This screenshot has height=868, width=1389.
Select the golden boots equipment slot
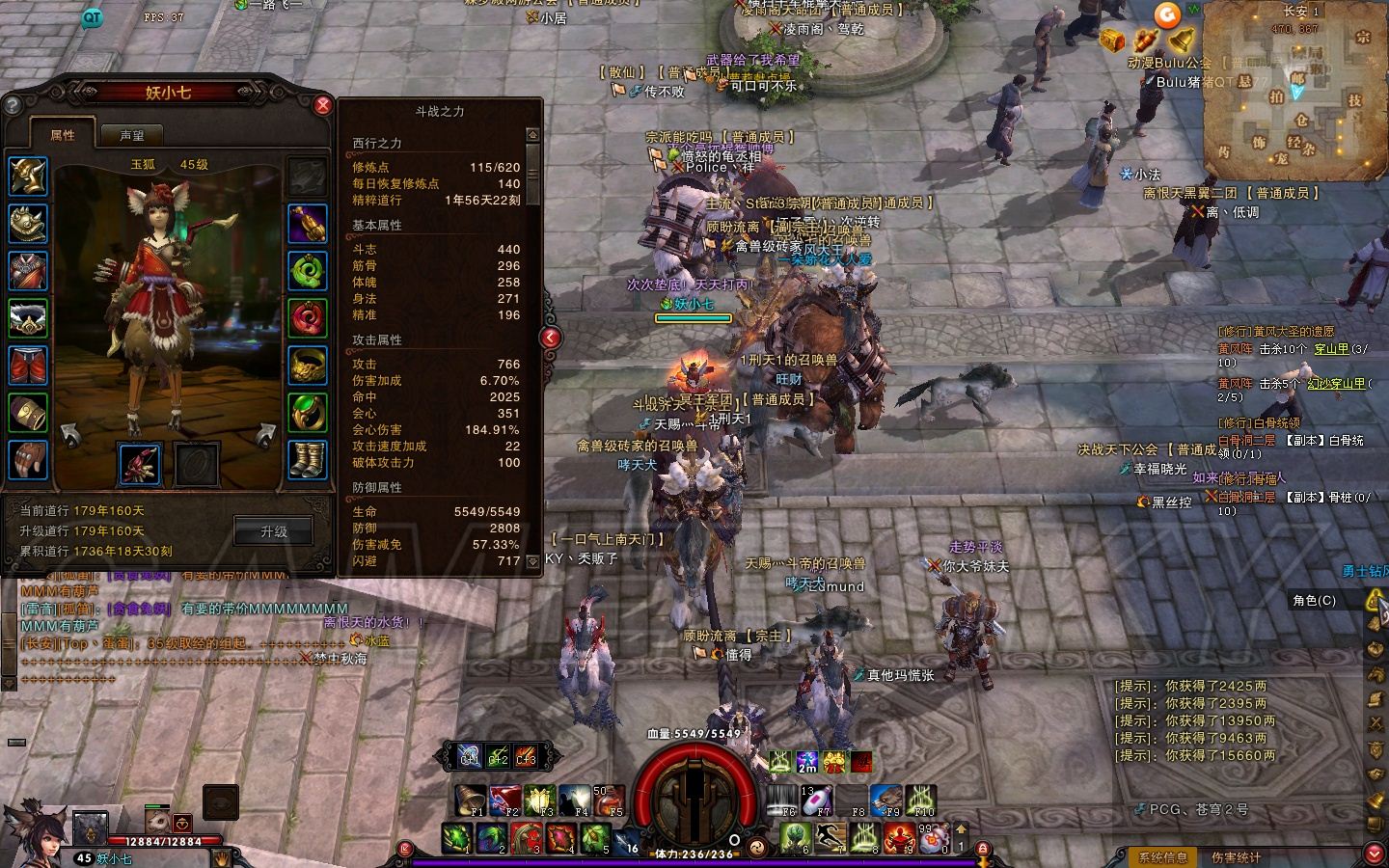click(308, 460)
